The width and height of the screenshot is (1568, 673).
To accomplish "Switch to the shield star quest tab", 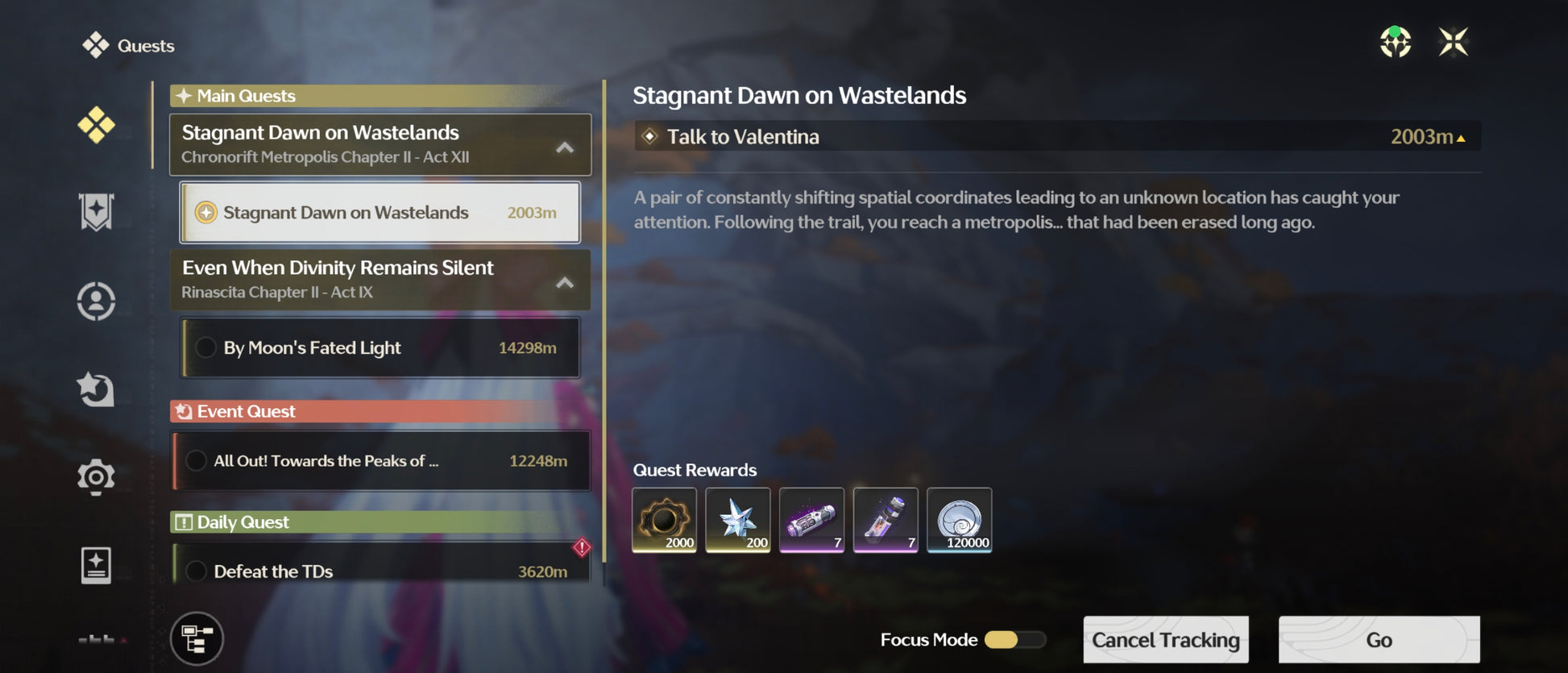I will point(96,212).
